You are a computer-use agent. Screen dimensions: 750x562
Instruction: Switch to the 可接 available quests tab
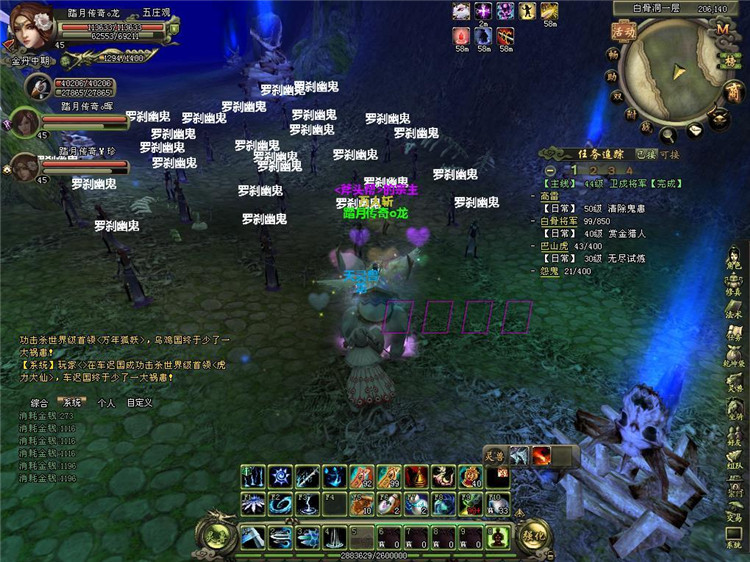tap(668, 155)
